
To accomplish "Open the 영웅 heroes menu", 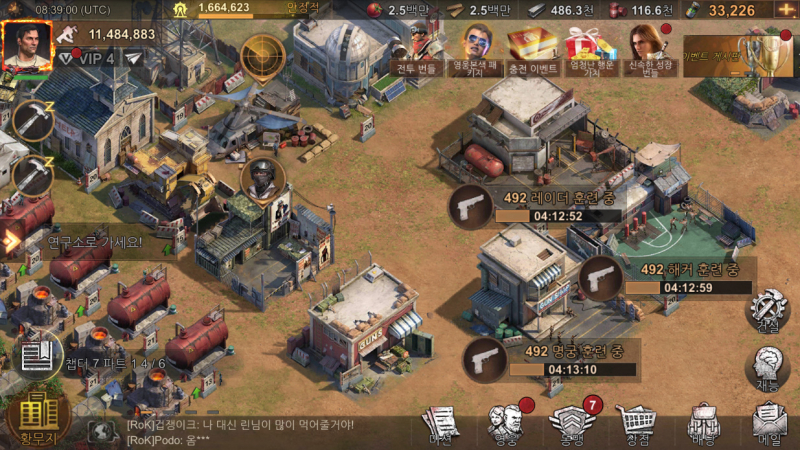I will click(x=505, y=424).
